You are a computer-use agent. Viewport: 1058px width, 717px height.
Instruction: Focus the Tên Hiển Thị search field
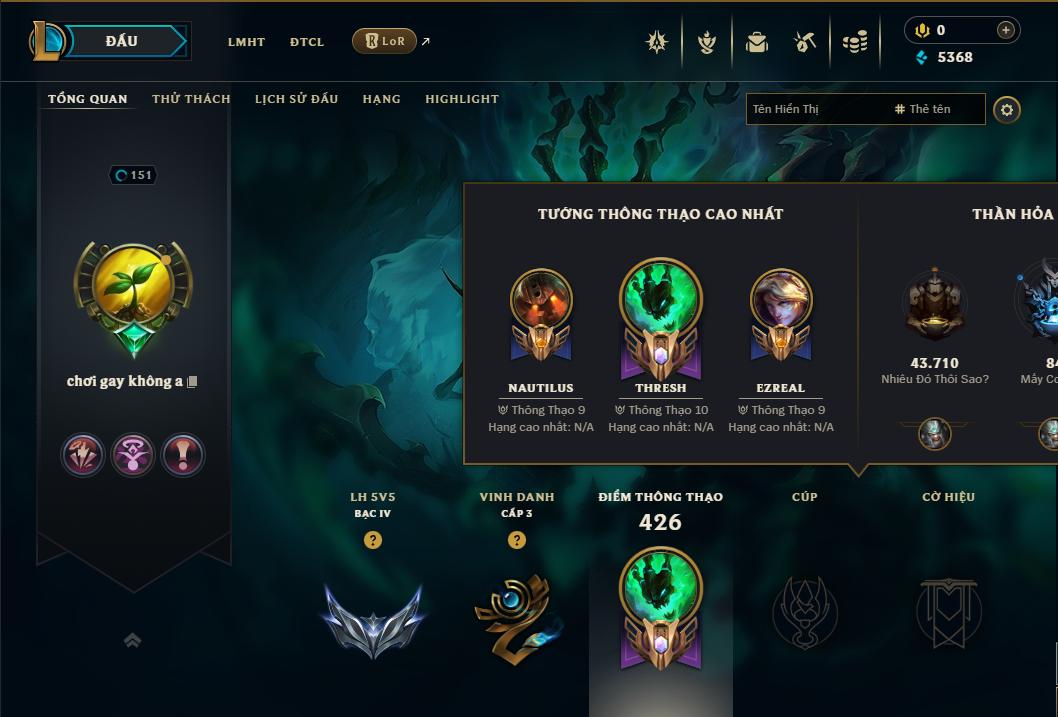[x=815, y=109]
